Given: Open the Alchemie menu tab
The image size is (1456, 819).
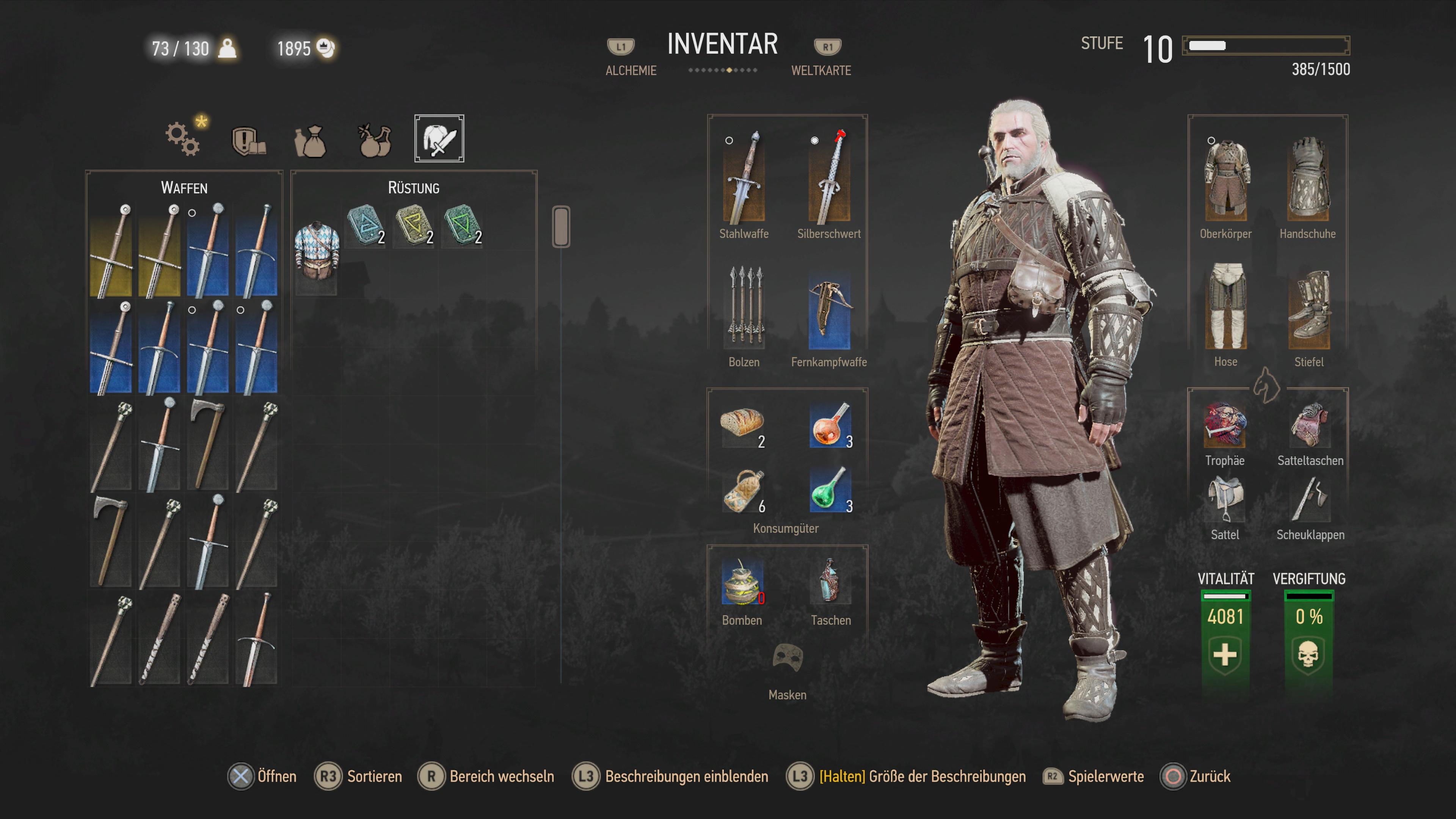Looking at the screenshot, I should 630,70.
